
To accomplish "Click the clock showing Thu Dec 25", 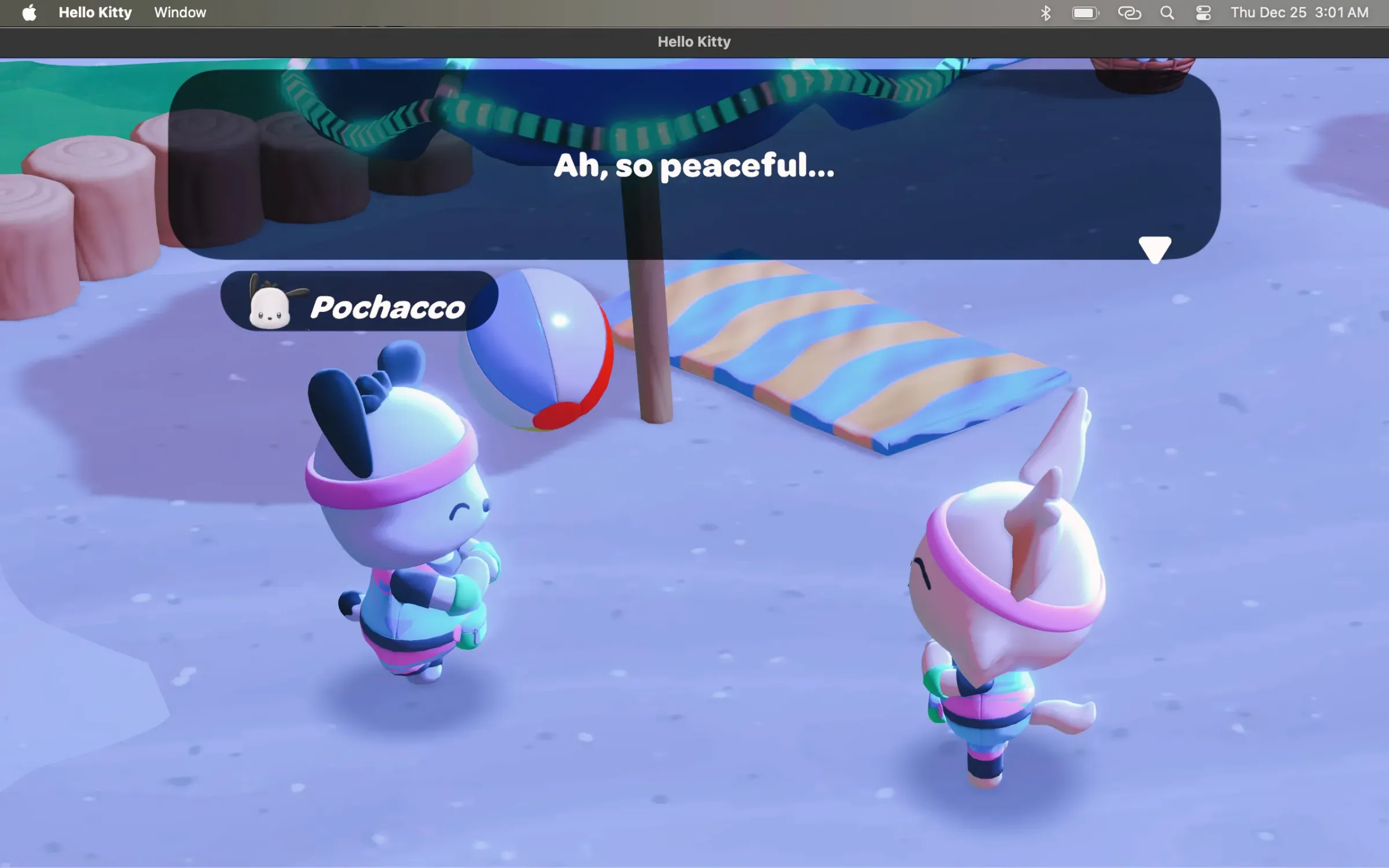I will (x=1299, y=12).
